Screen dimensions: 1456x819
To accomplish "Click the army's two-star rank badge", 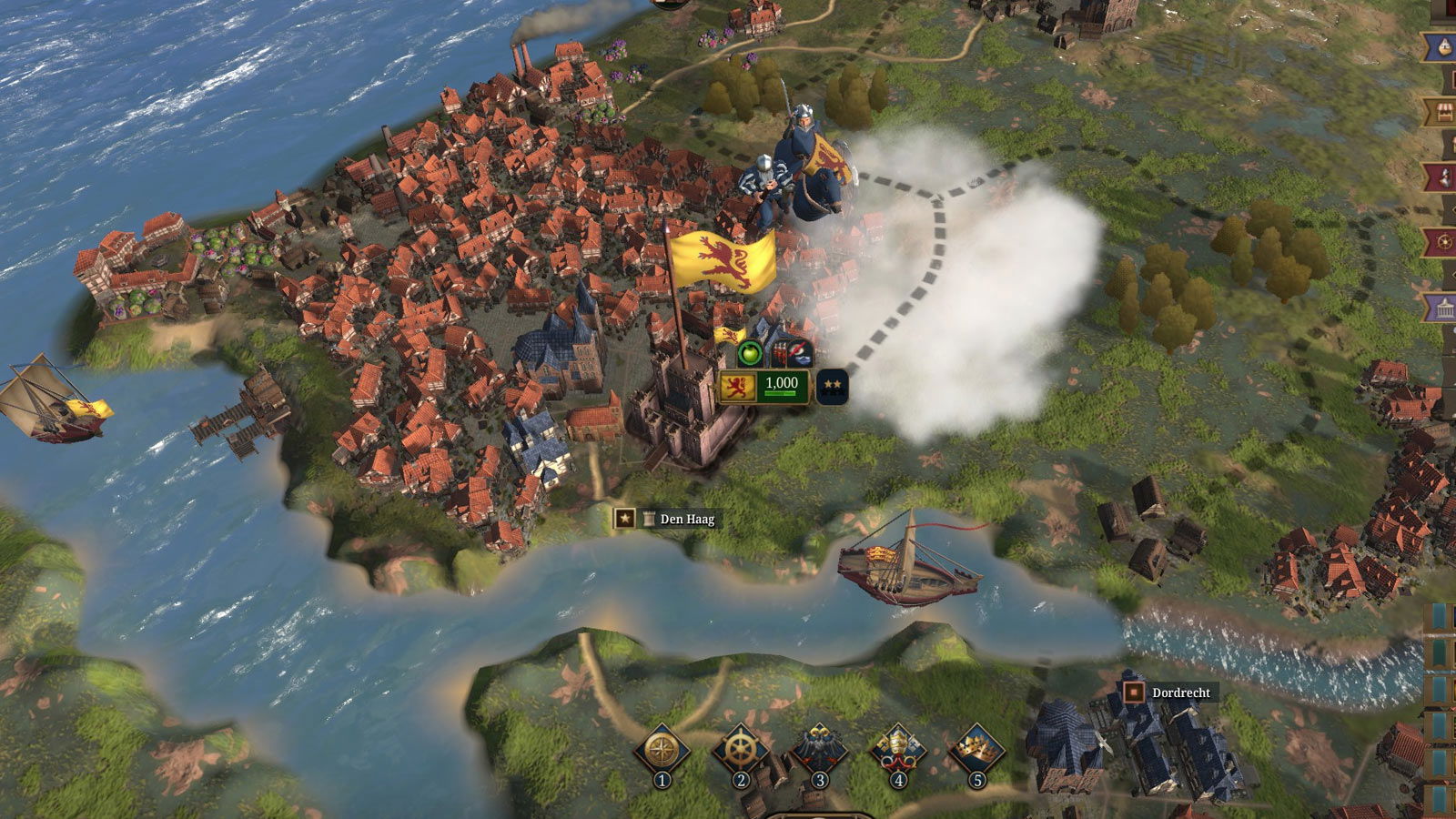I will [x=832, y=386].
